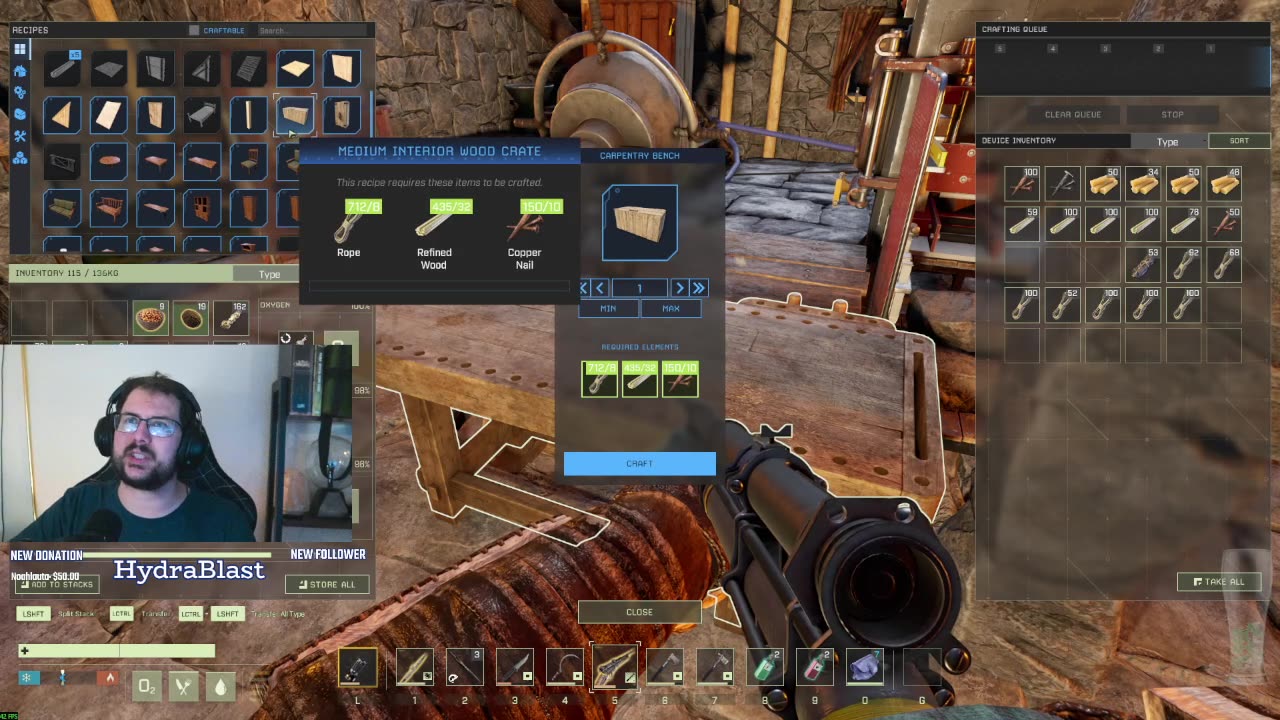Clear the crafting queue
The width and height of the screenshot is (1280, 720).
pos(1072,114)
